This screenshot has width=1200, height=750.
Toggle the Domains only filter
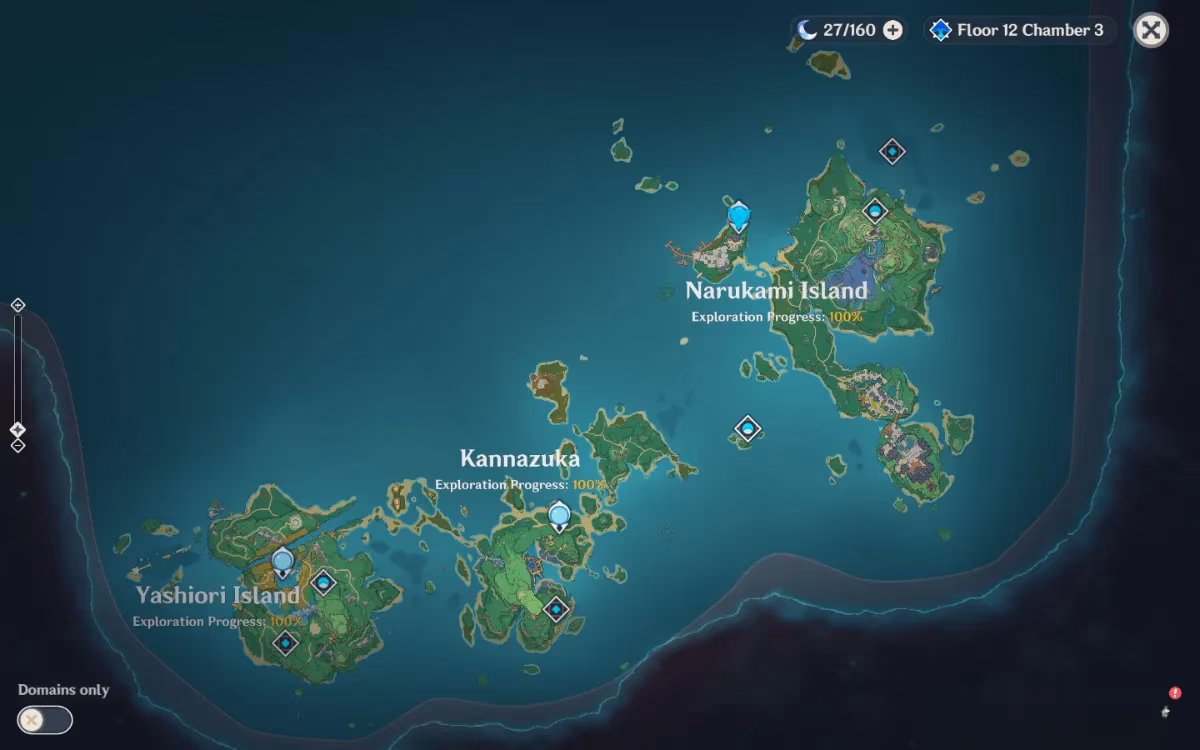(x=45, y=719)
